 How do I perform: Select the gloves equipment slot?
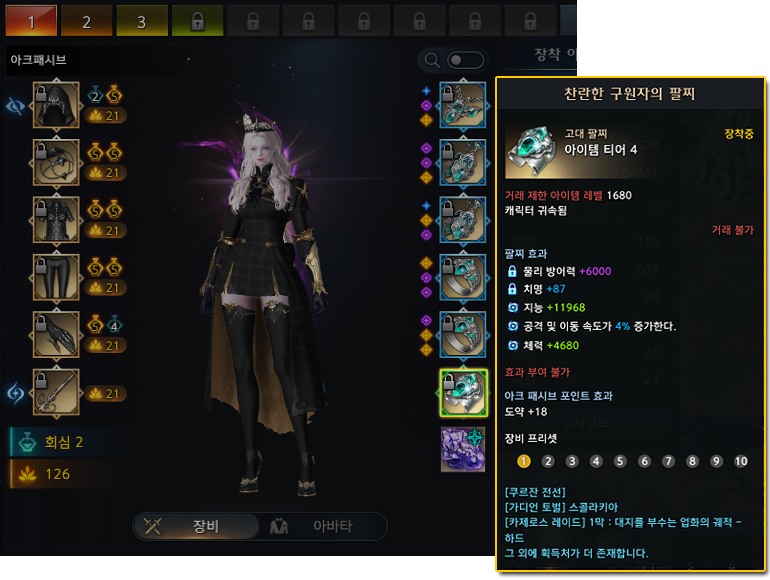click(x=56, y=335)
